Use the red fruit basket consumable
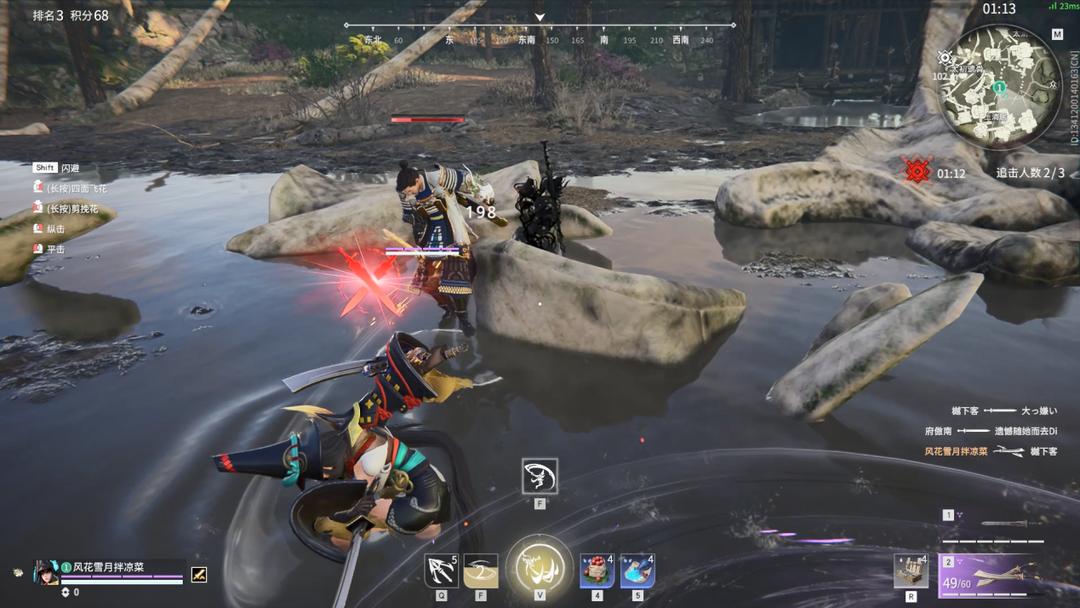 (597, 570)
